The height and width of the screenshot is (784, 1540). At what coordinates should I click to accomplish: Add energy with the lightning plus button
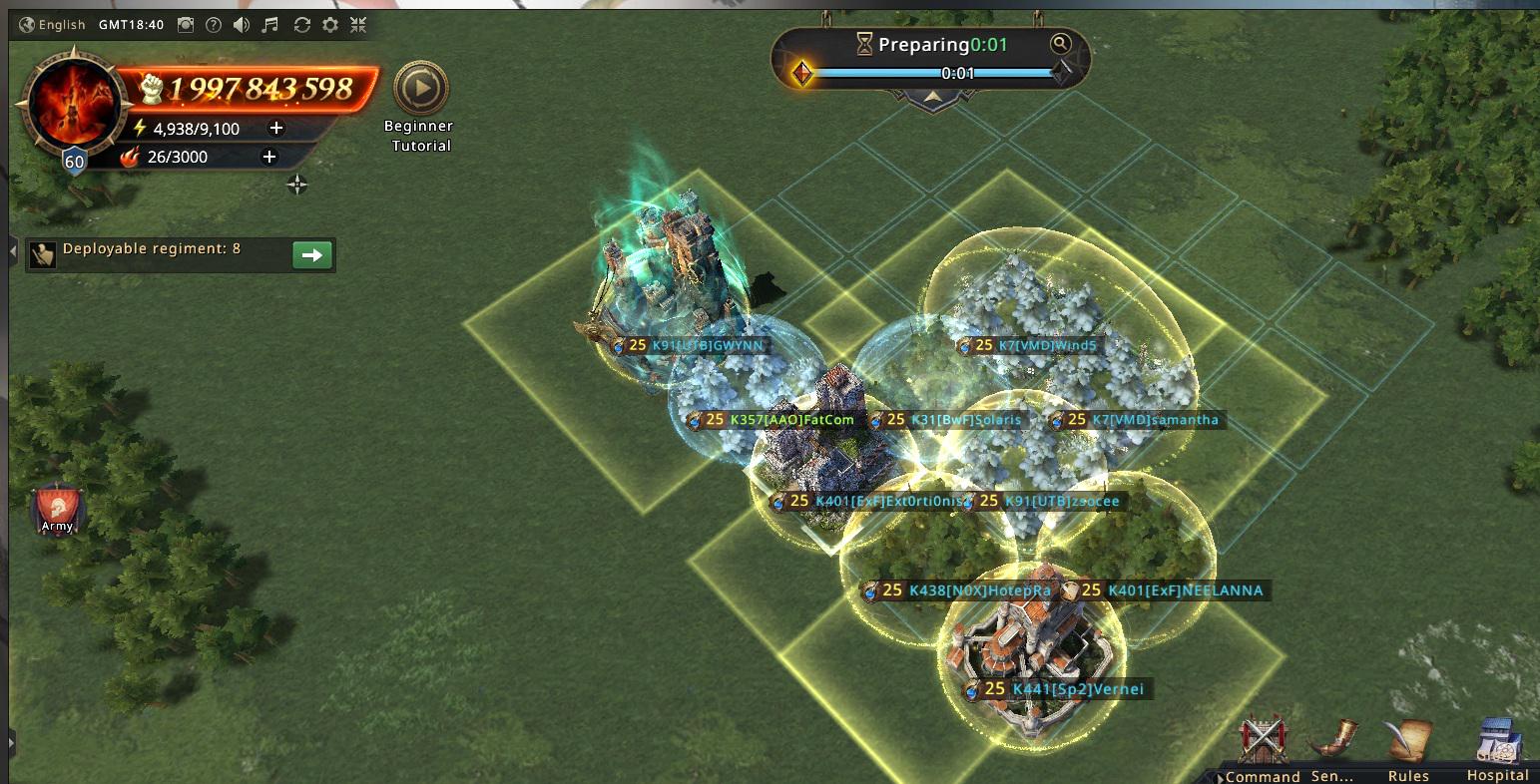[276, 128]
